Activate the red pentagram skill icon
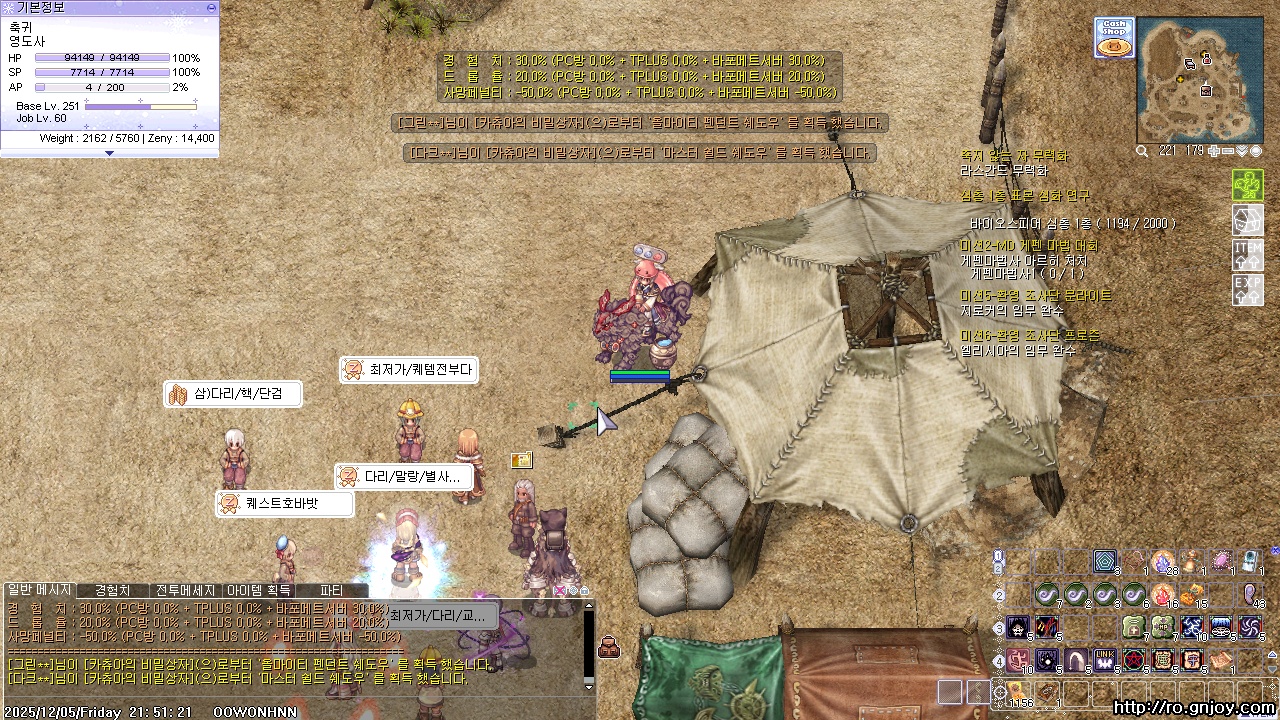Viewport: 1280px width, 720px height. tap(1134, 660)
